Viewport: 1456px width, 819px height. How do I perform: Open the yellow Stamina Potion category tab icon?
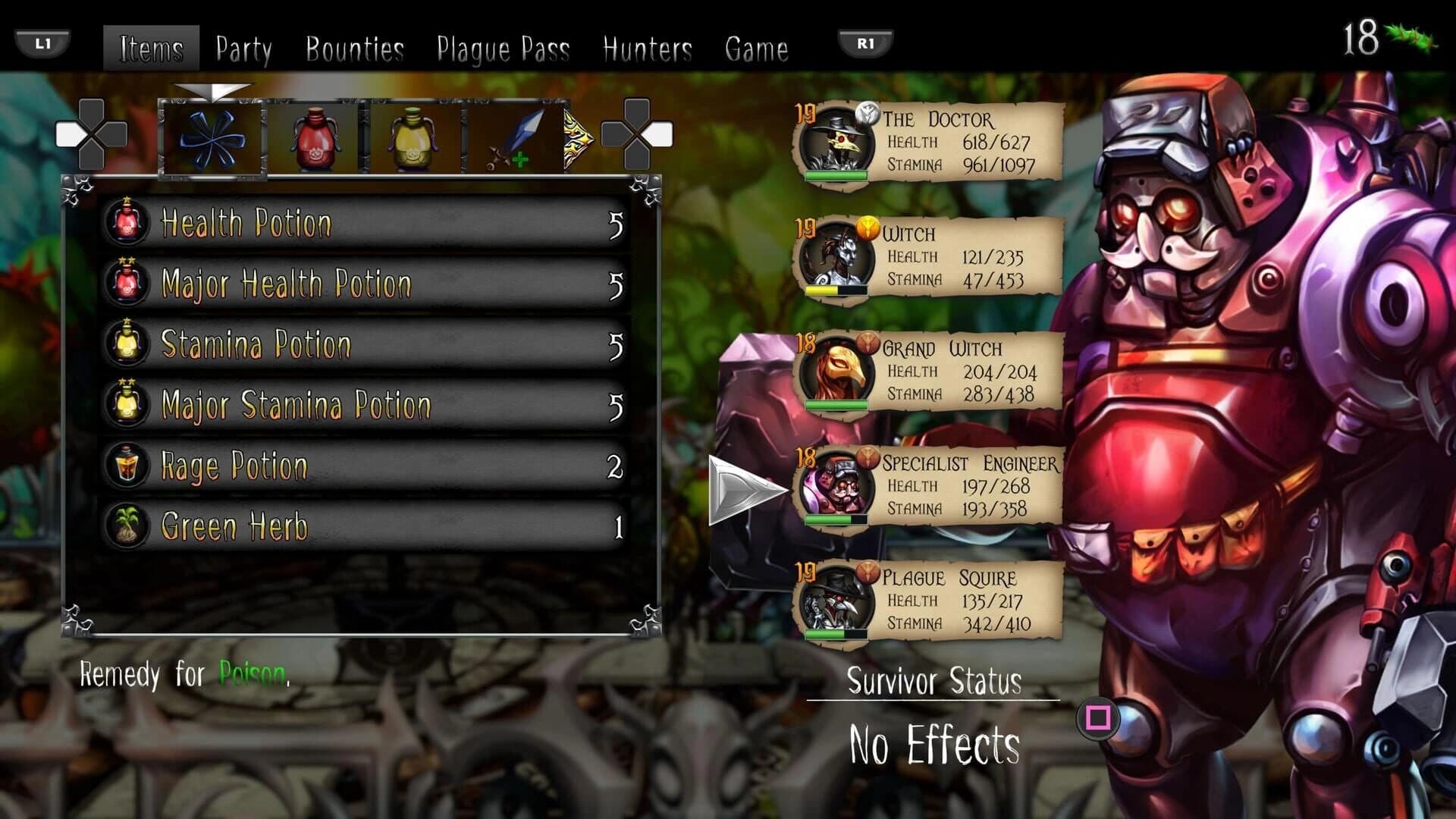pyautogui.click(x=413, y=136)
